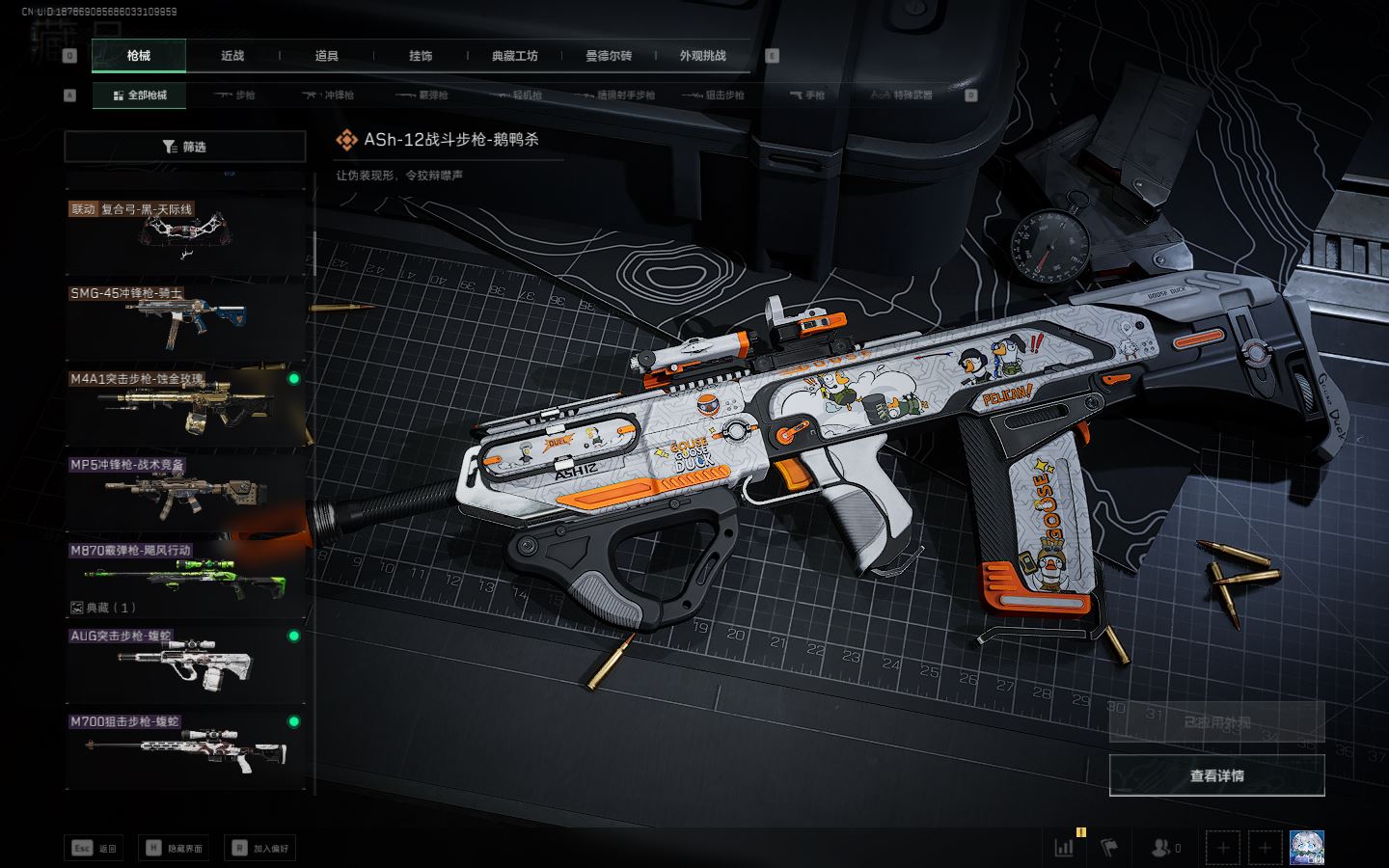The image size is (1389, 868).
Task: Switch to the 外观挑战 tab
Action: pos(702,56)
